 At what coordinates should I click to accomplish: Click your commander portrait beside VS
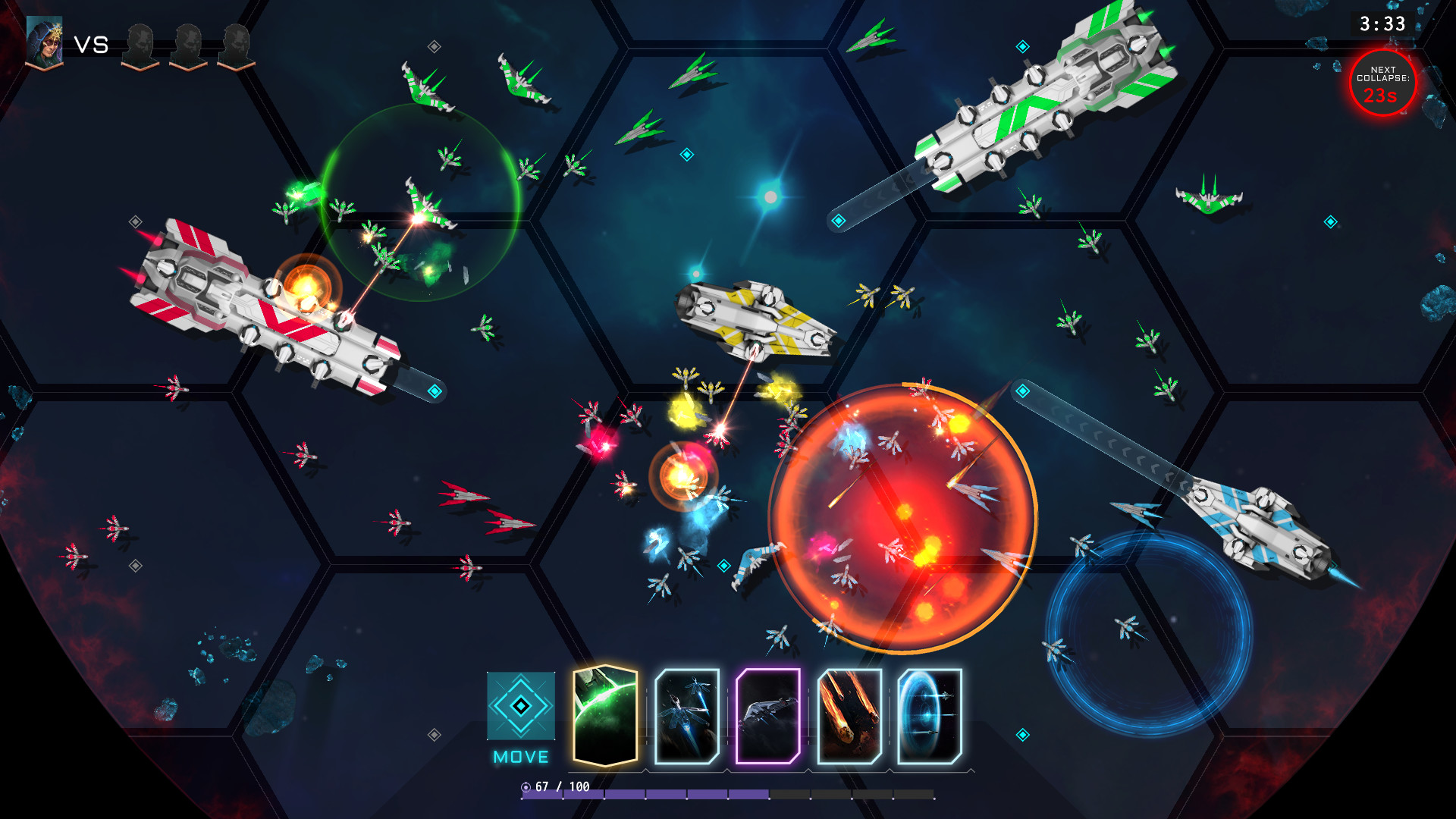click(44, 42)
